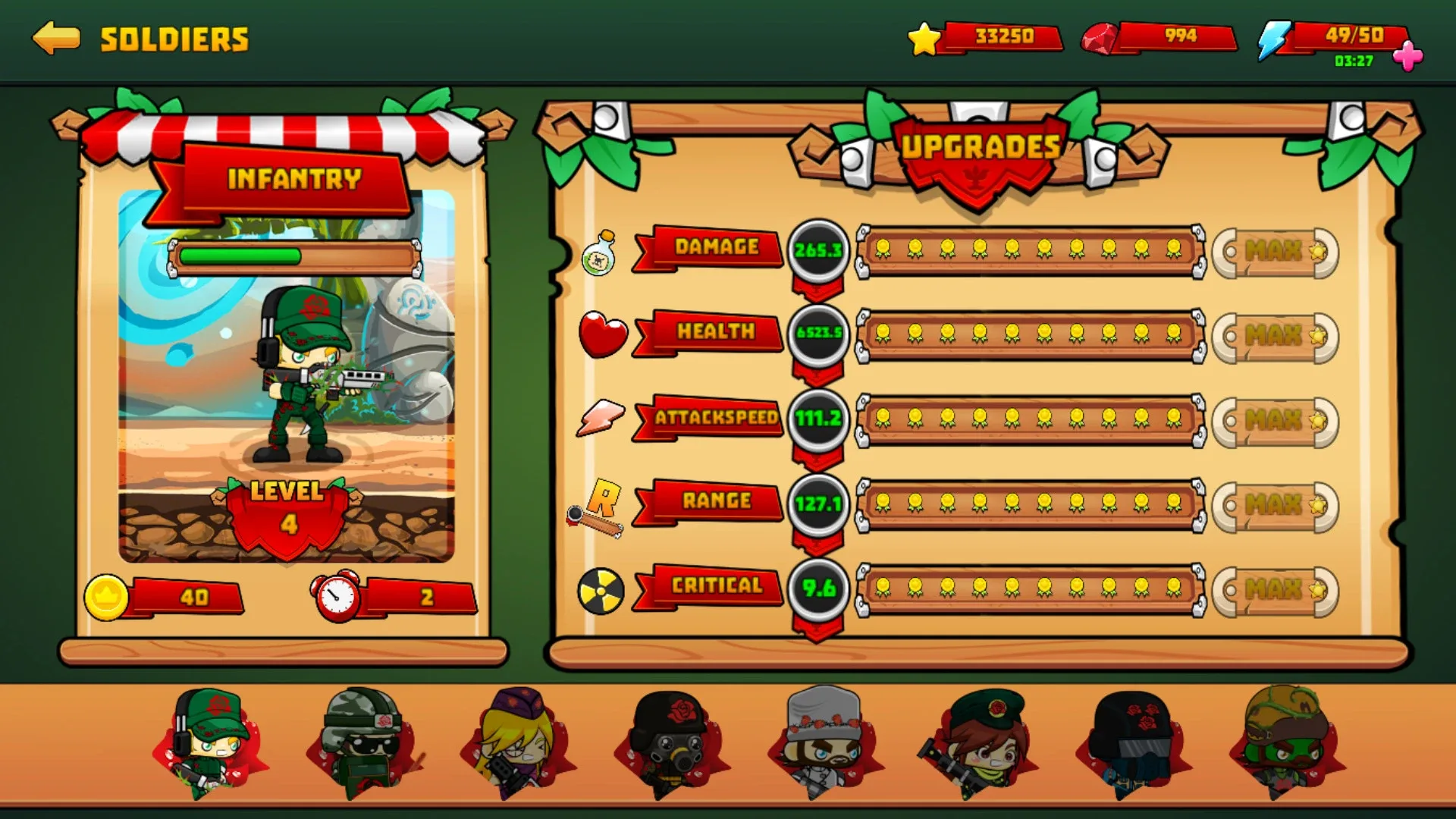Select the pink lightning Attackspeed icon
This screenshot has height=819, width=1456.
(600, 418)
